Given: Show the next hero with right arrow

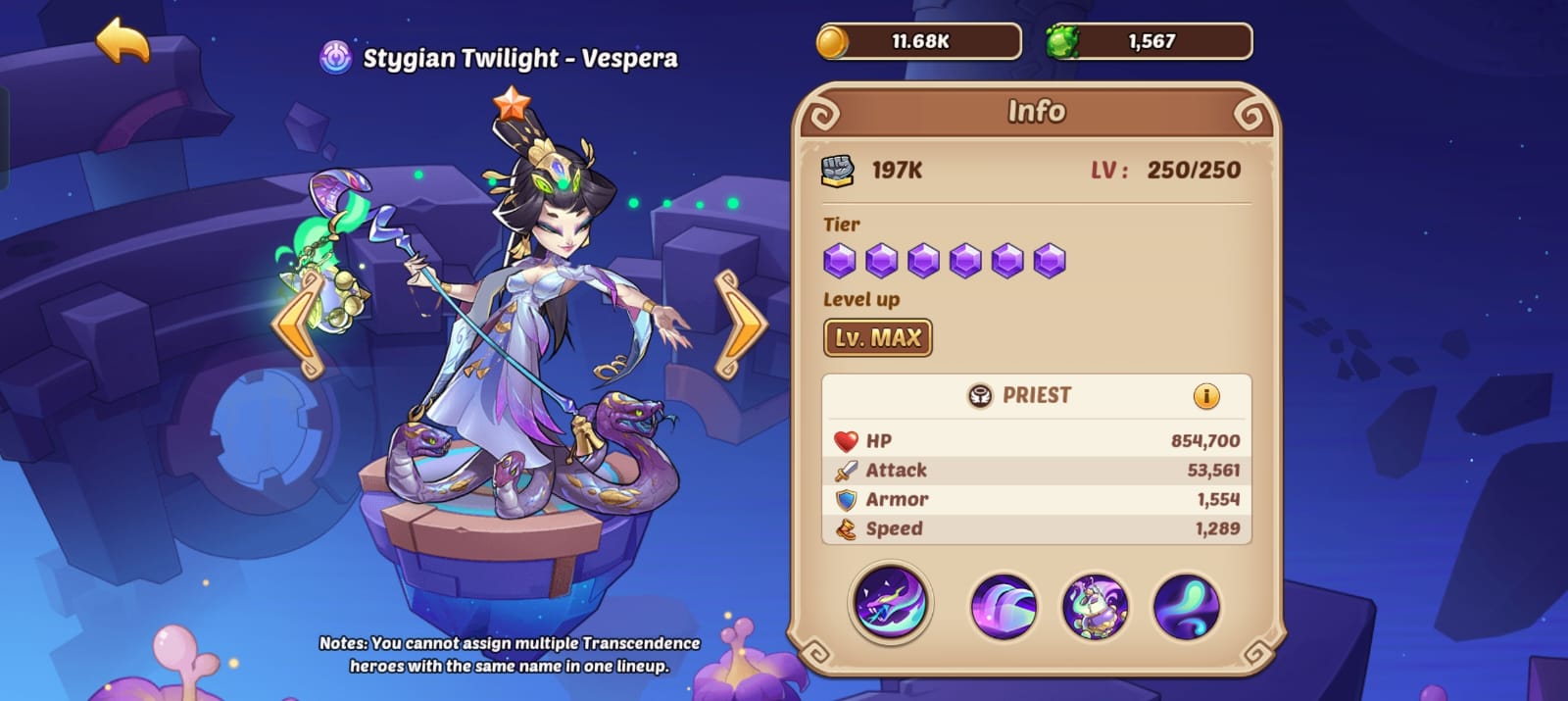Looking at the screenshot, I should (740, 325).
